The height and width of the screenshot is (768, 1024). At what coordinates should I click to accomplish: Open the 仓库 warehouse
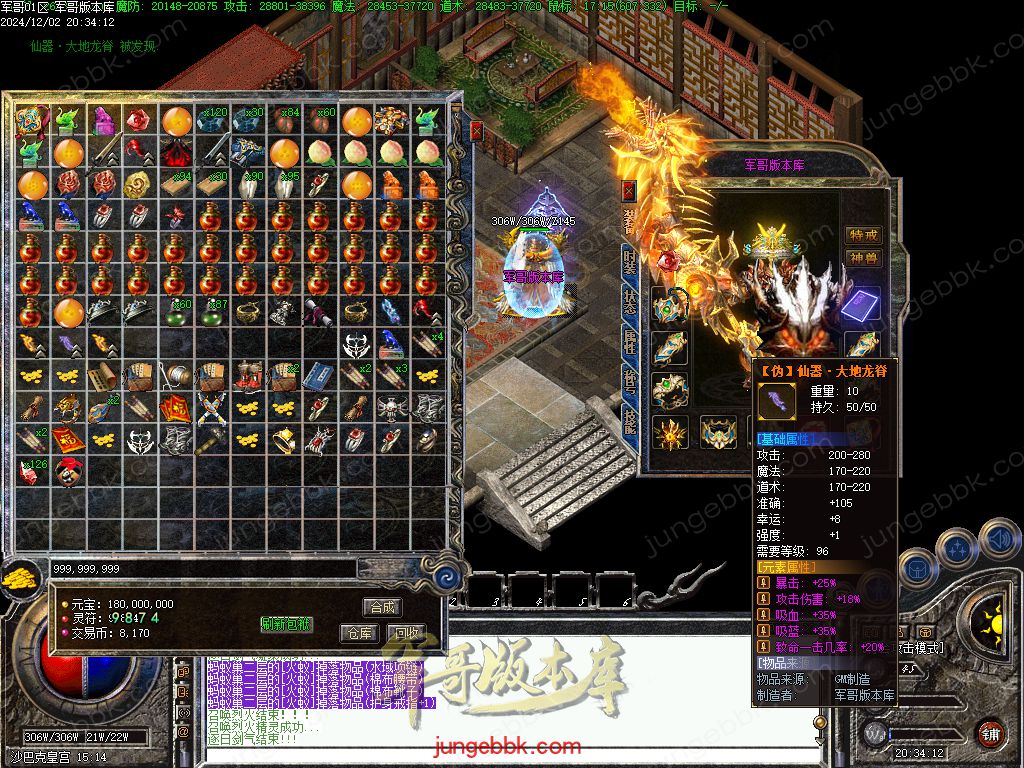359,633
